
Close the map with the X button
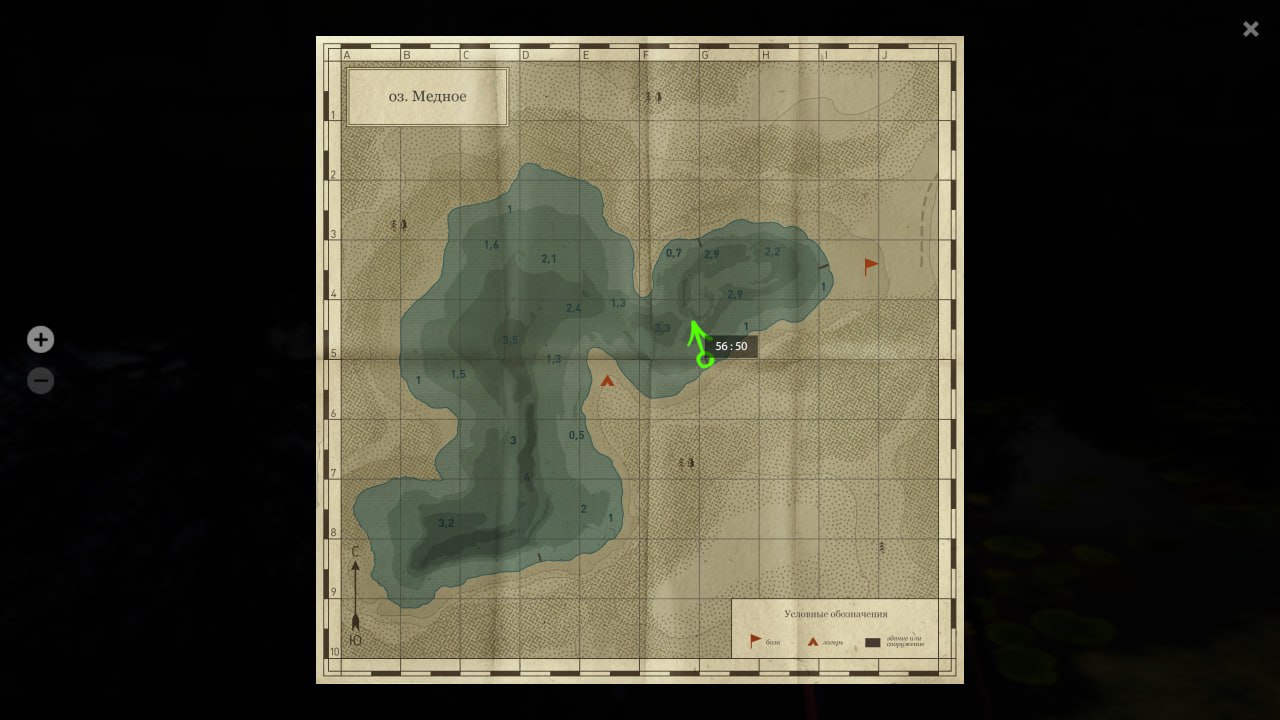tap(1250, 29)
